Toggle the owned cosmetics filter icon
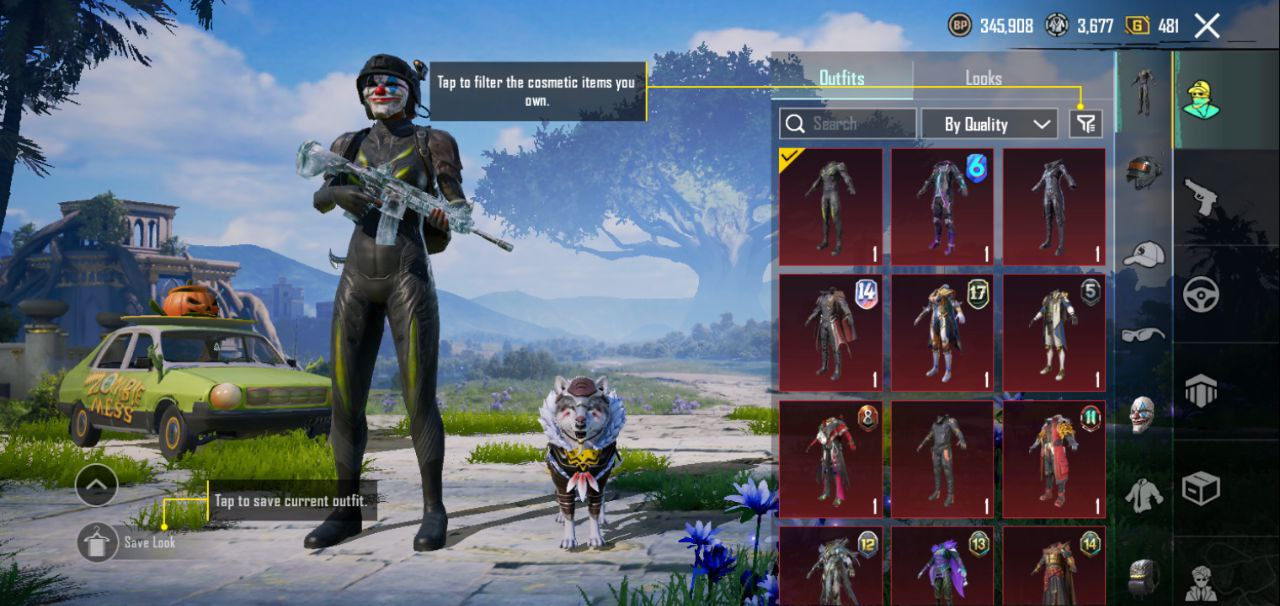Screen dimensions: 1280x606 pos(1085,124)
